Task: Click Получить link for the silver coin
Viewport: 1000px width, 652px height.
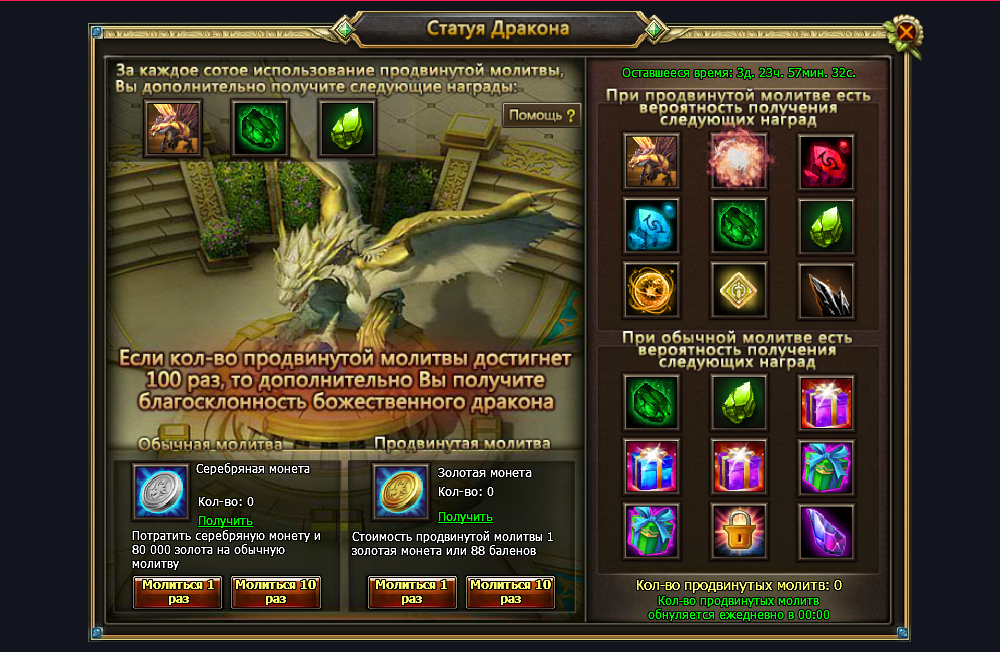Action: click(x=225, y=521)
